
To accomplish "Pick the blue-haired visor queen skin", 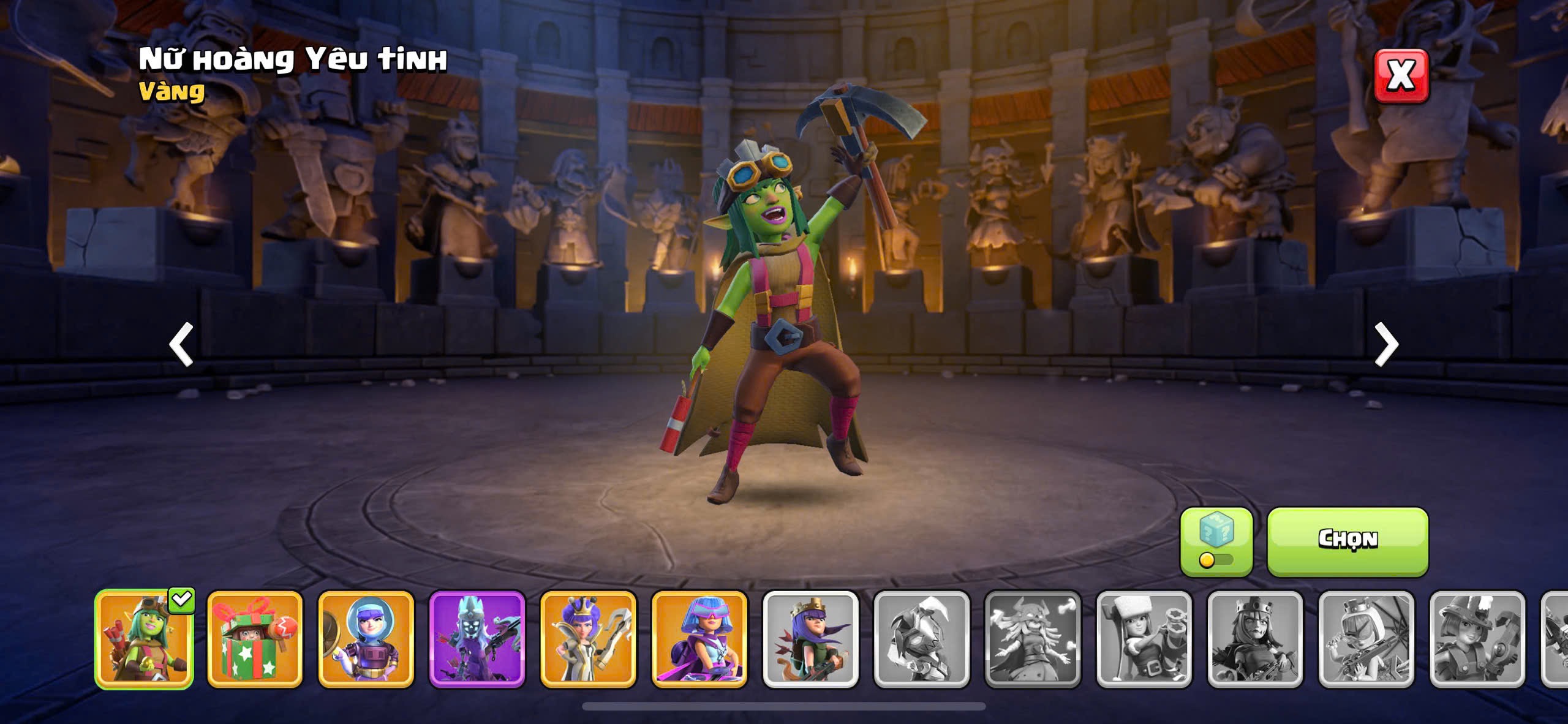I will pyautogui.click(x=699, y=639).
